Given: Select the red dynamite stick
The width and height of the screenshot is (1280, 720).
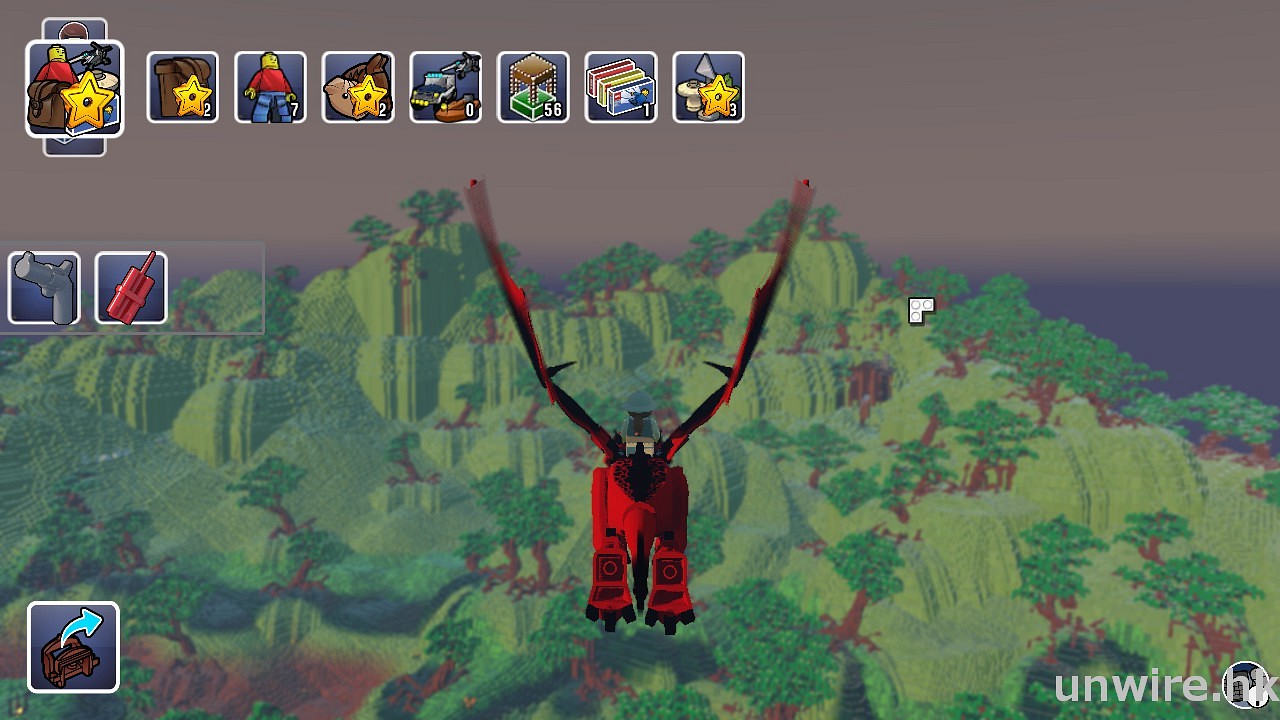Looking at the screenshot, I should (131, 288).
